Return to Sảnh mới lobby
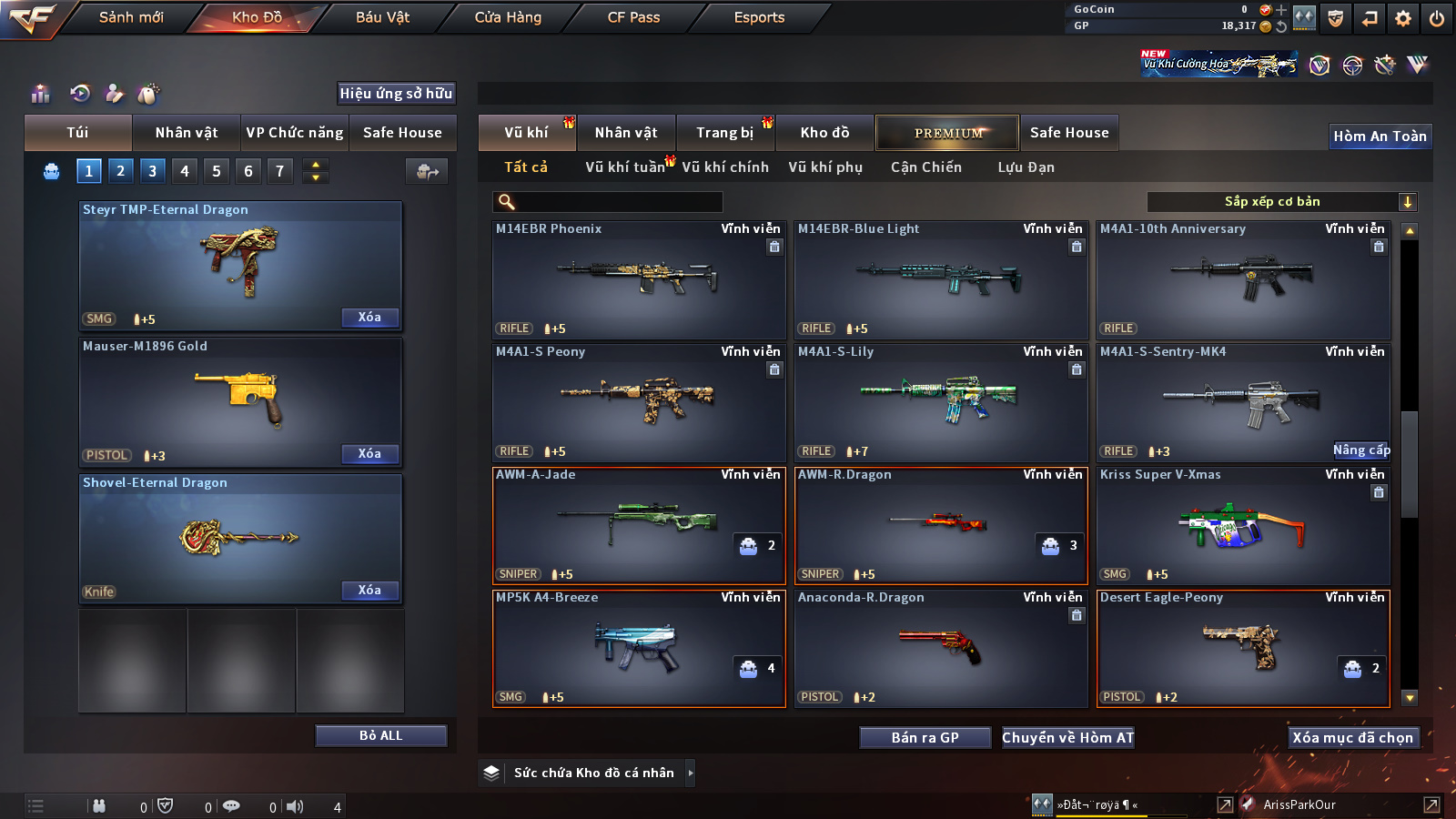 (x=131, y=17)
